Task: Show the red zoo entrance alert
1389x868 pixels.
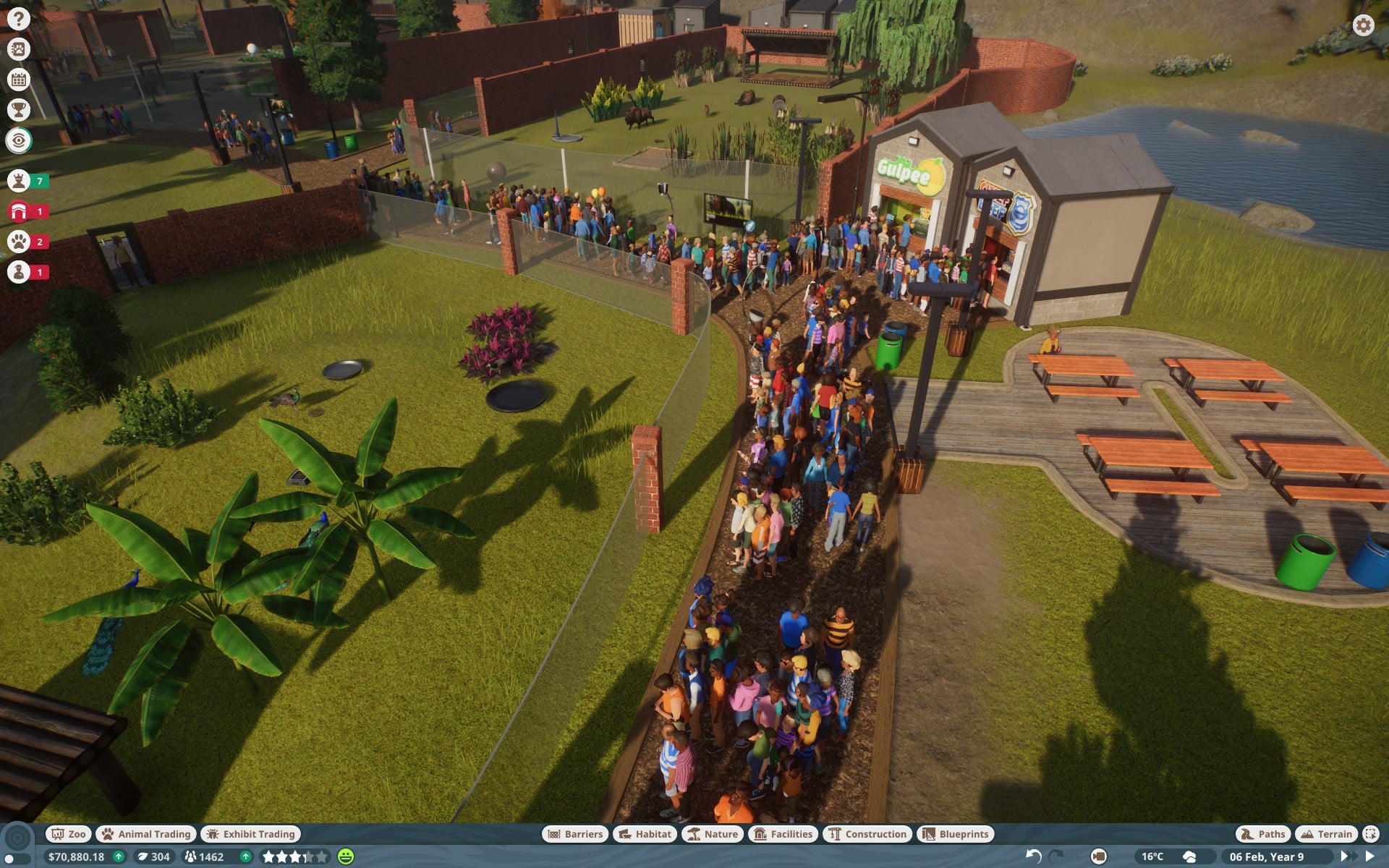Action: 20,211
